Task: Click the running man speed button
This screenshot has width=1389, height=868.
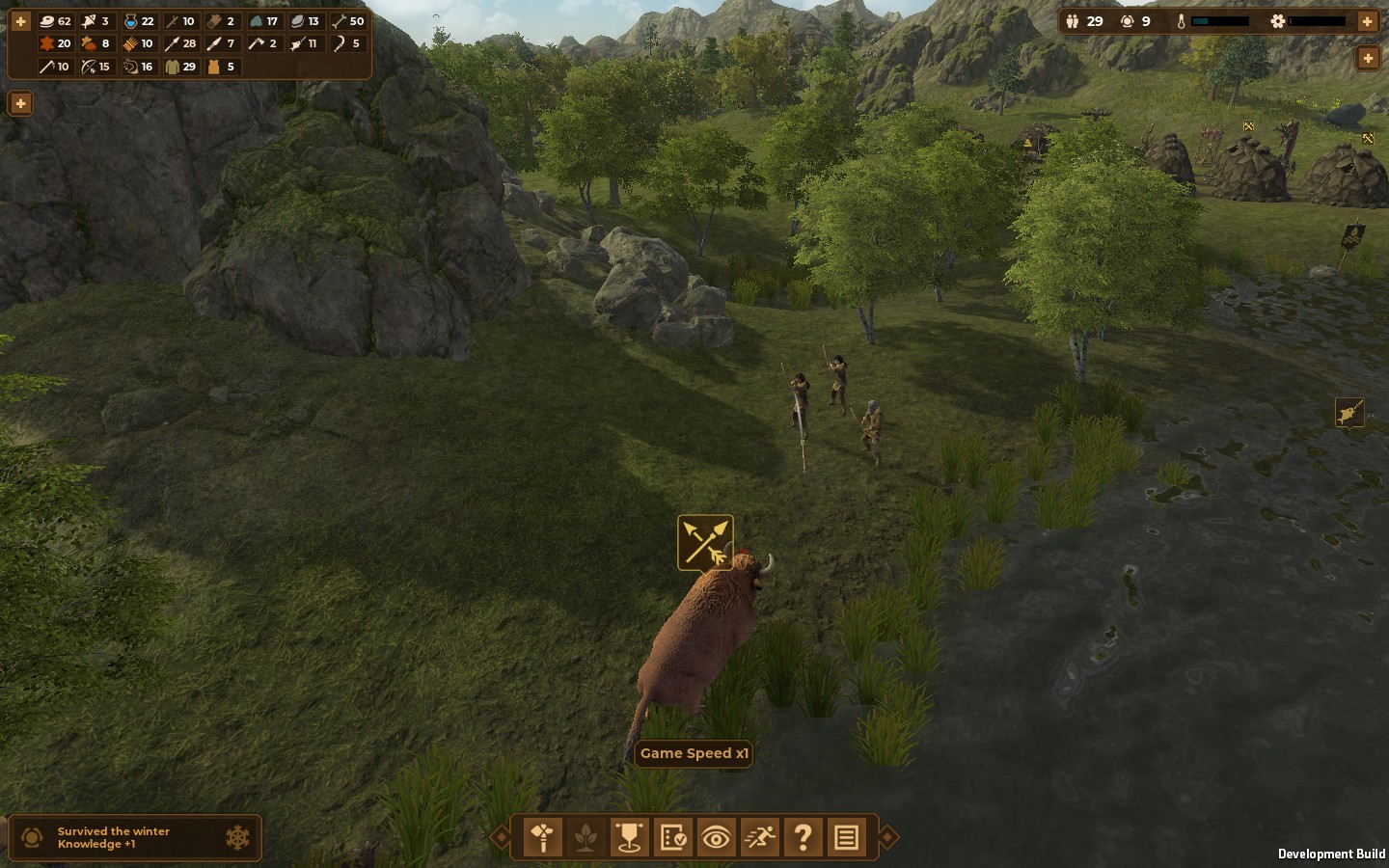Action: (759, 837)
